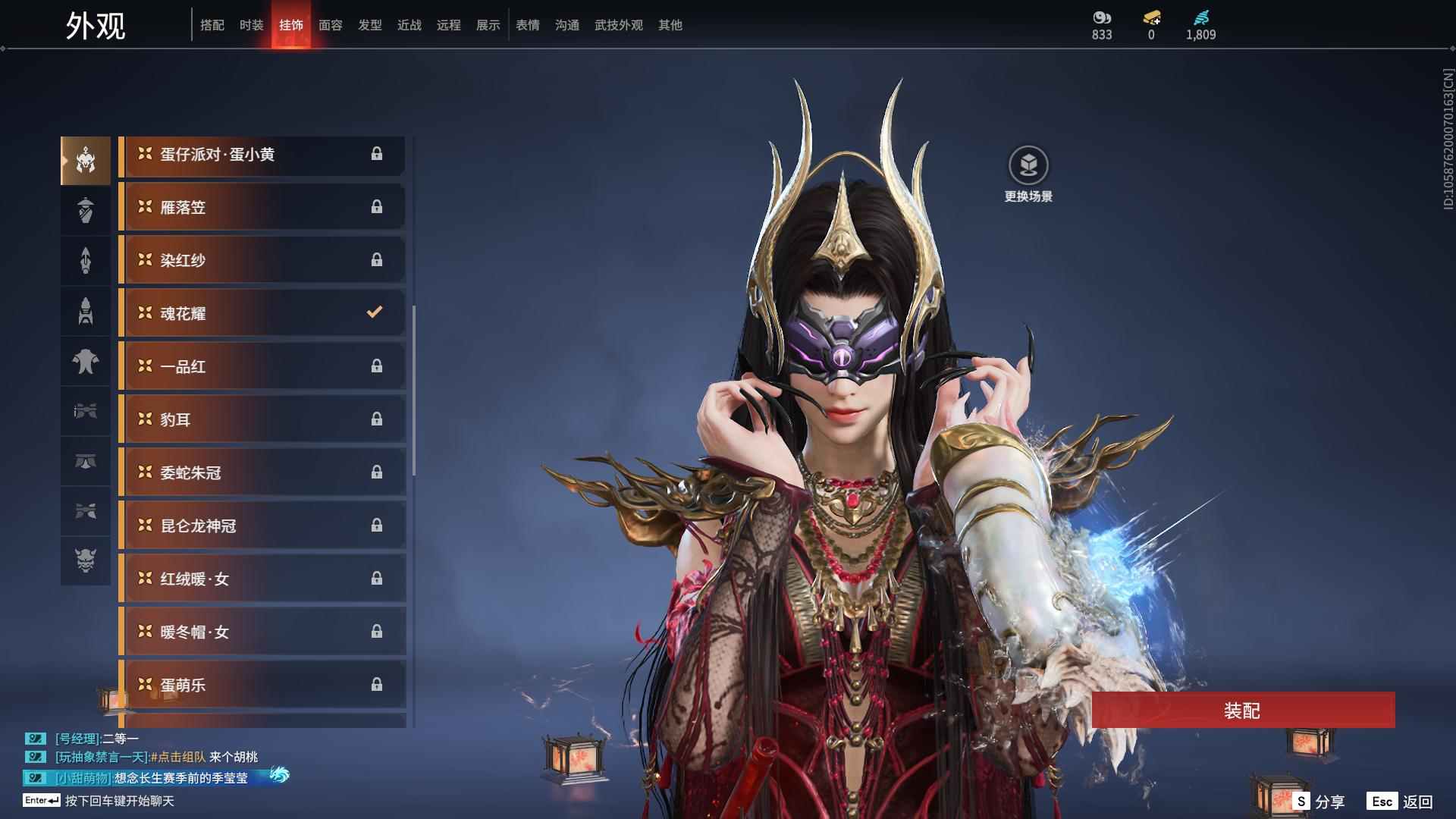Toggle the equipped checkmark on 魂花耀
Viewport: 1456px width, 819px height.
point(373,312)
